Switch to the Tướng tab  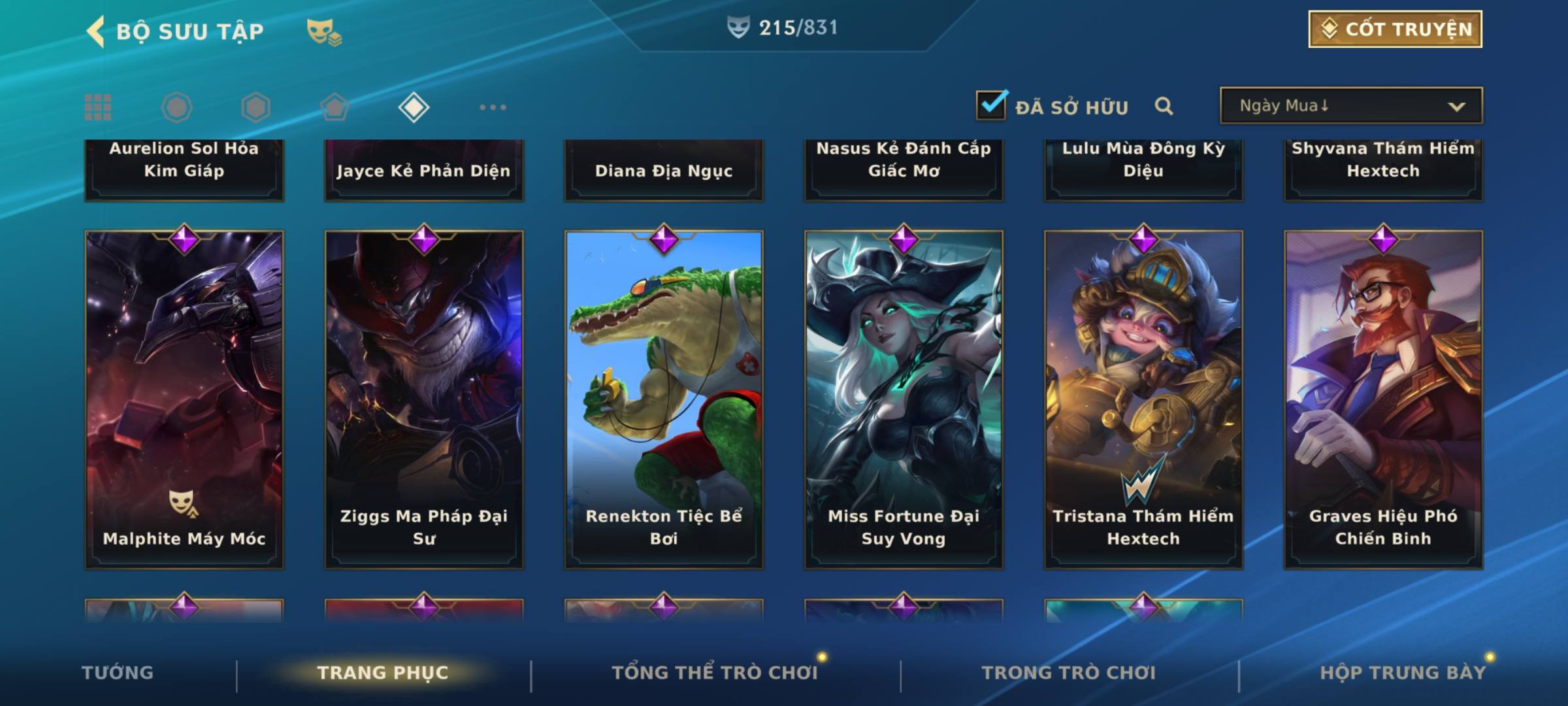118,673
